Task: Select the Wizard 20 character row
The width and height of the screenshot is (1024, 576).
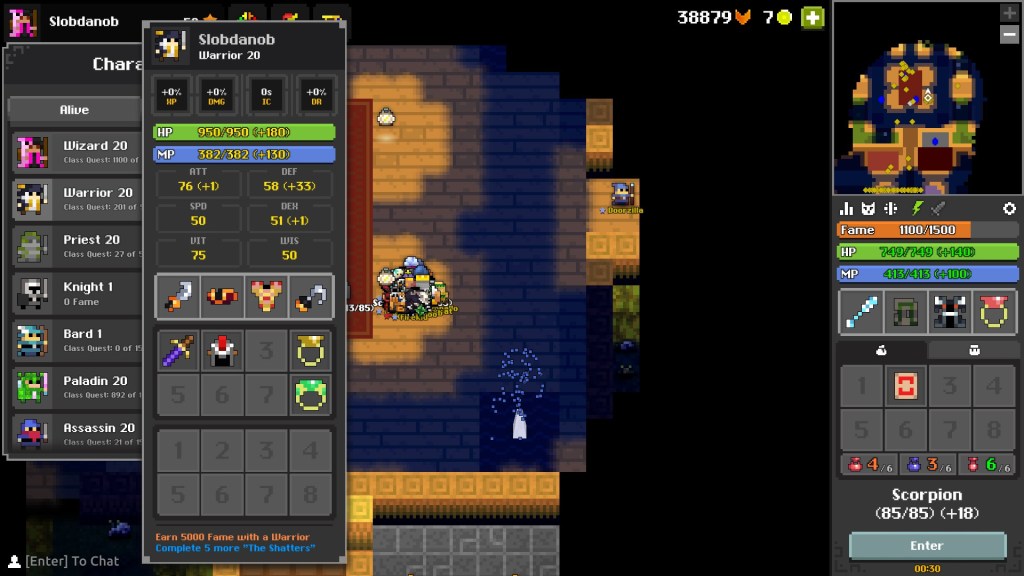Action: click(x=75, y=151)
